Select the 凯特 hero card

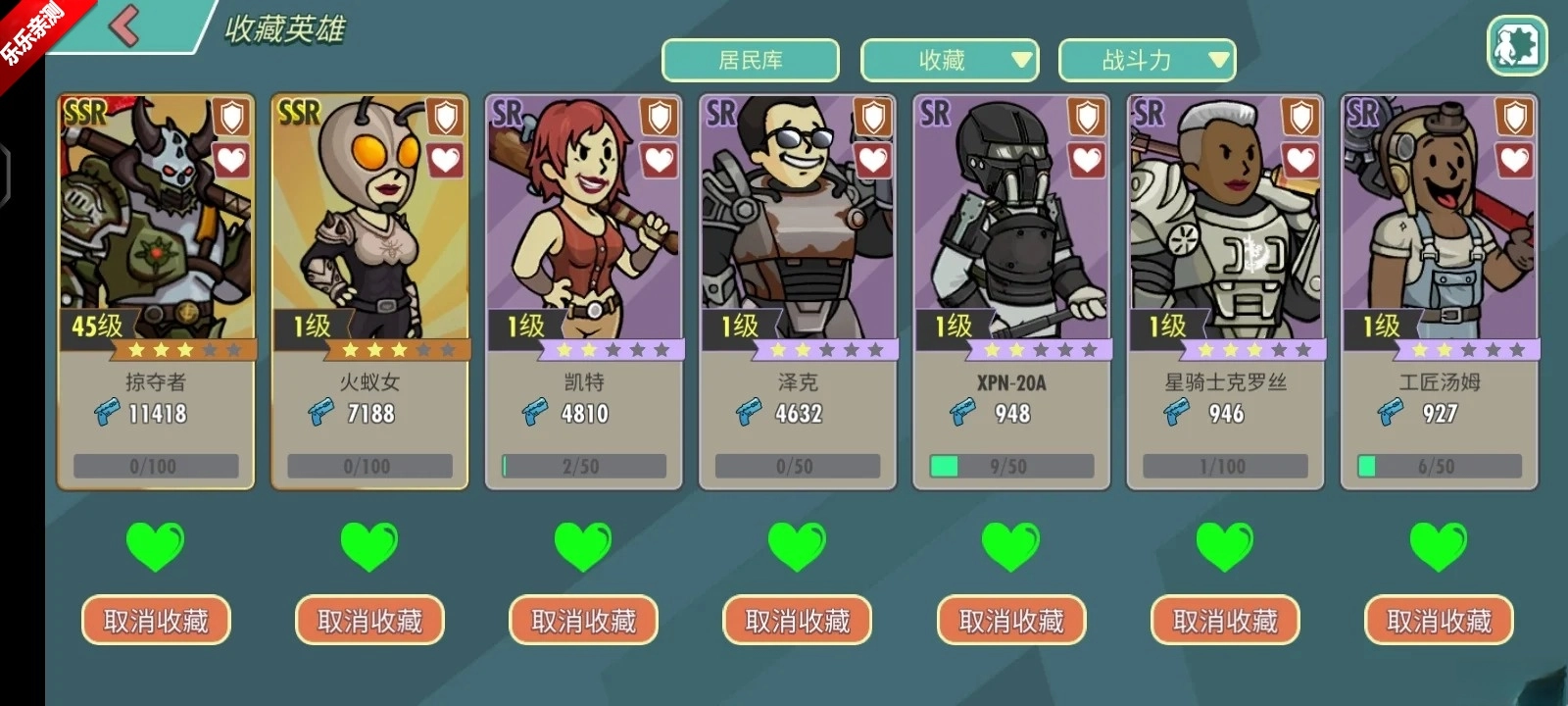click(583, 245)
